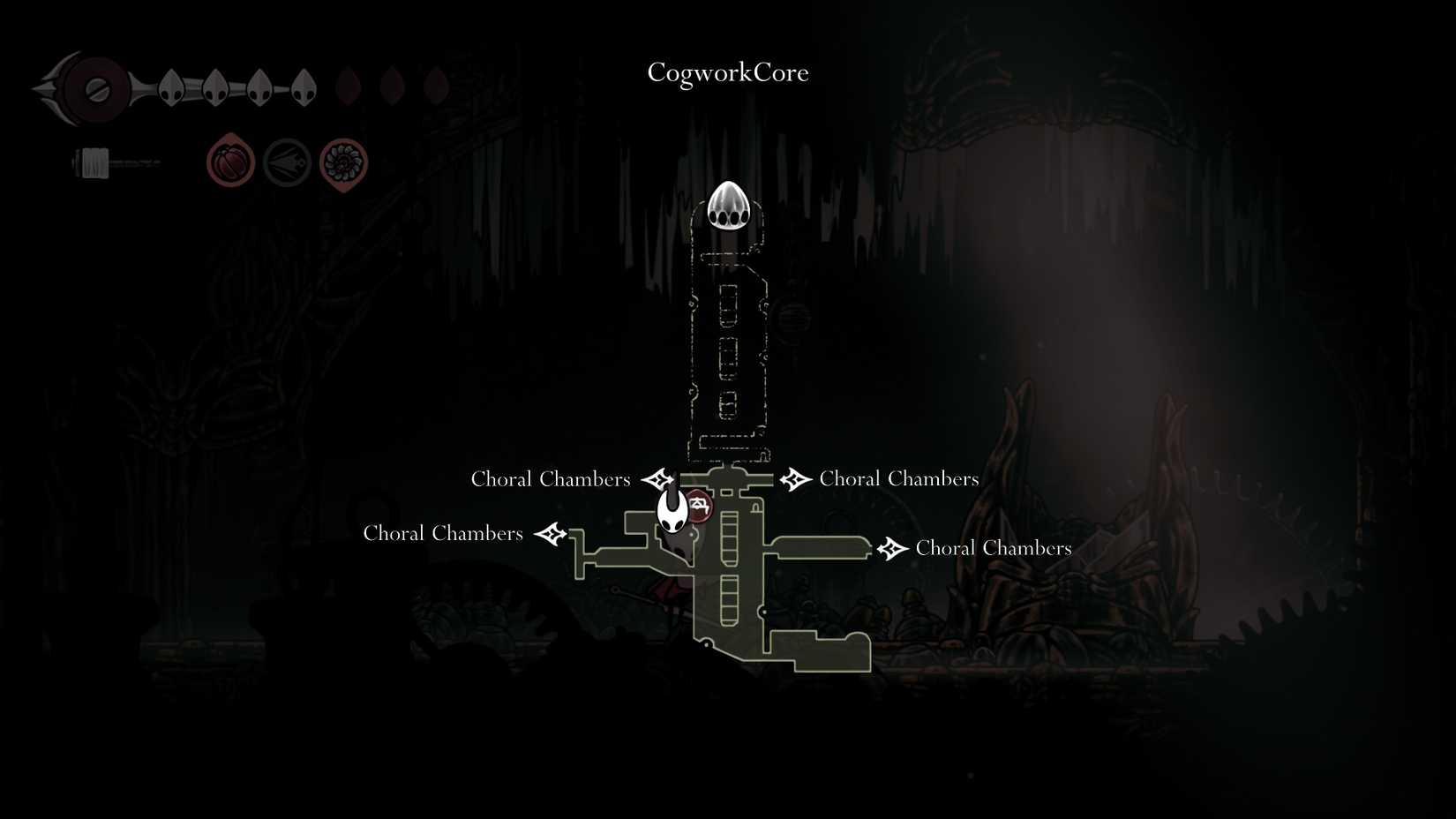Click the CogworkCore title at the top
The width and height of the screenshot is (1456, 819).
(727, 73)
